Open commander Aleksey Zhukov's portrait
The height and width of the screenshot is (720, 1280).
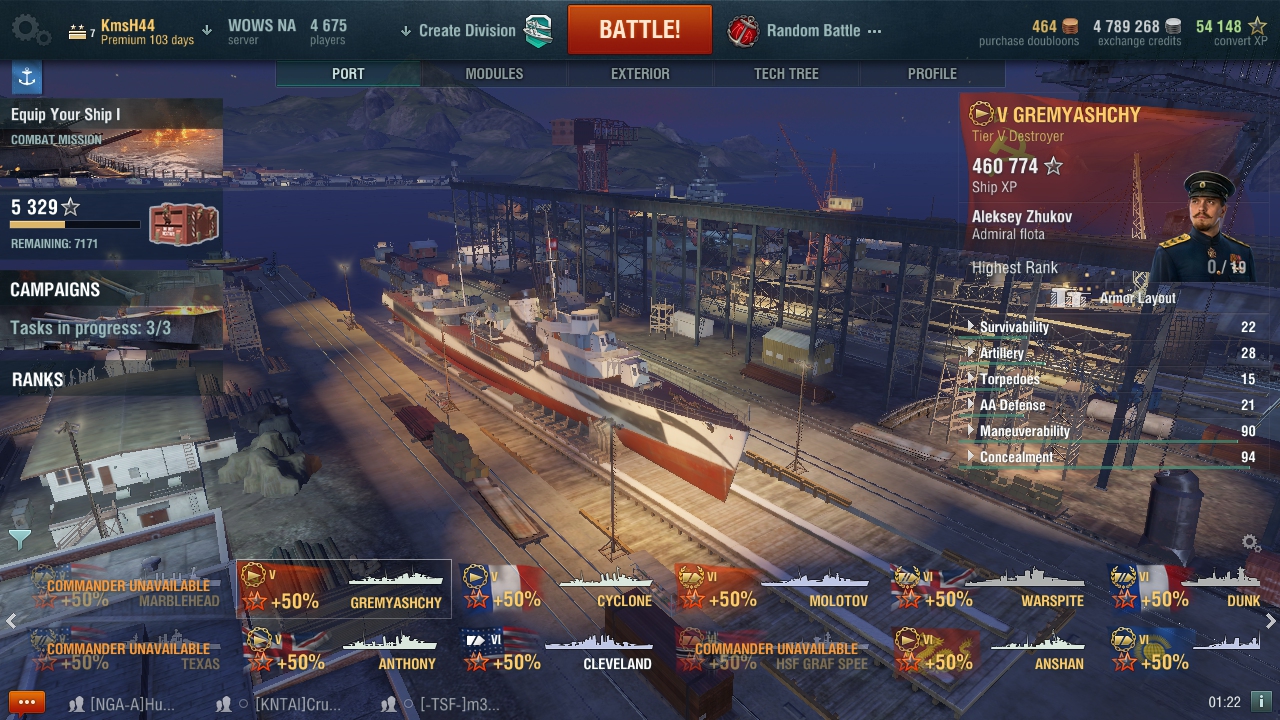(x=1210, y=225)
